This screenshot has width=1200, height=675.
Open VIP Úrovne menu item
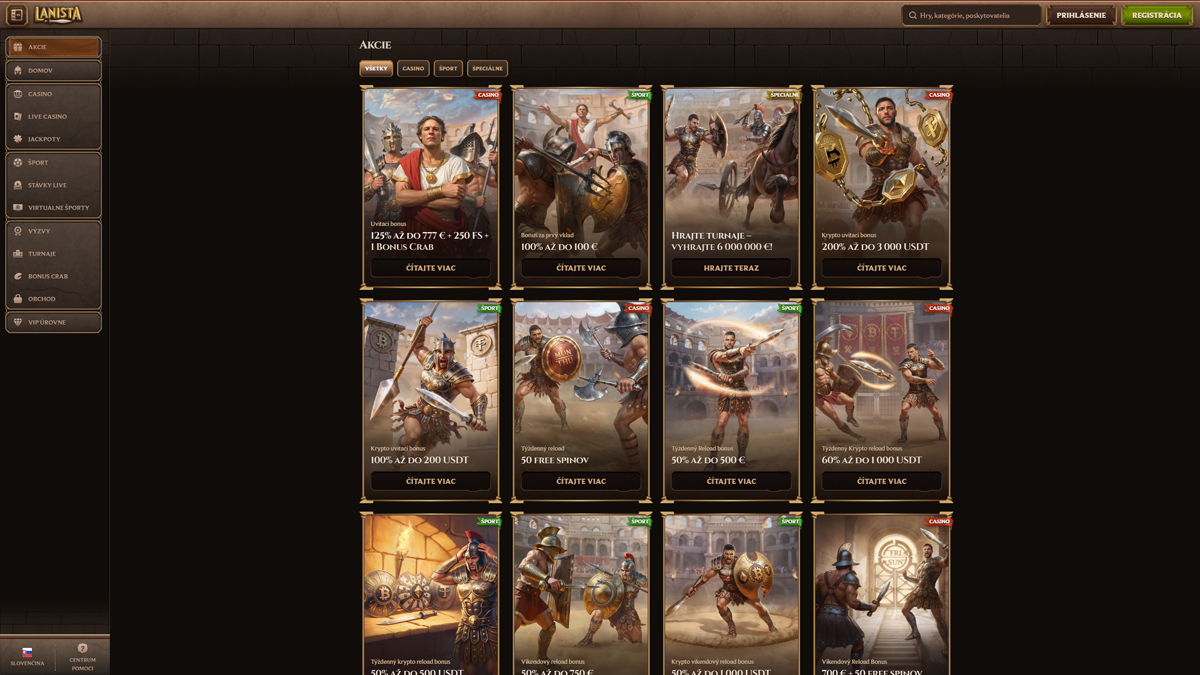[53, 322]
